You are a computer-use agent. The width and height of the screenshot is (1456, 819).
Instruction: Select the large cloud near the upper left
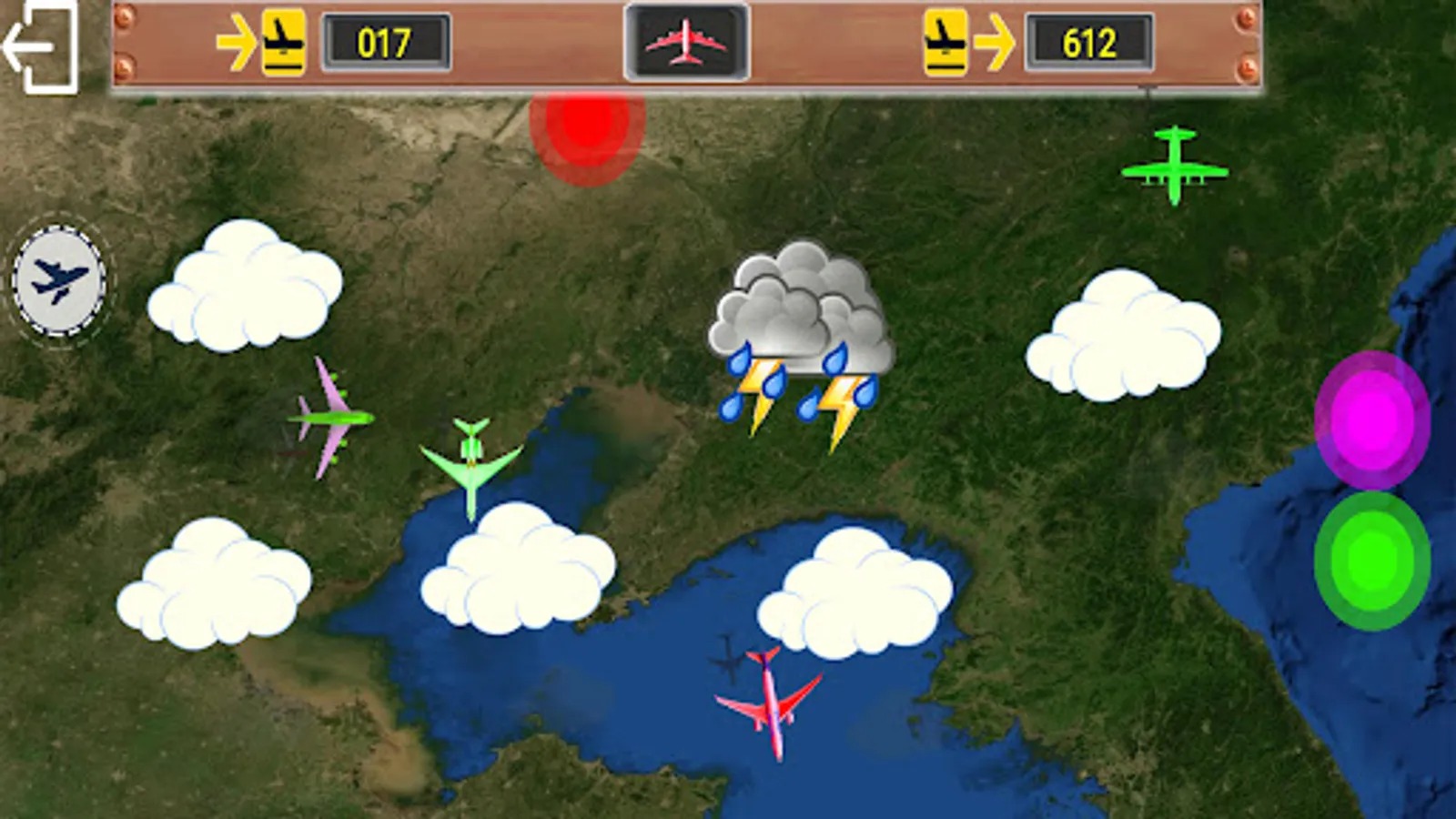pos(246,291)
